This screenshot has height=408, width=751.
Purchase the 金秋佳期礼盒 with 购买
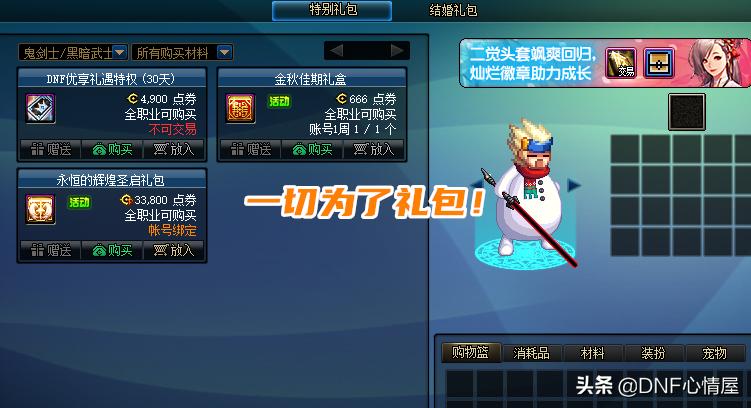(x=312, y=149)
